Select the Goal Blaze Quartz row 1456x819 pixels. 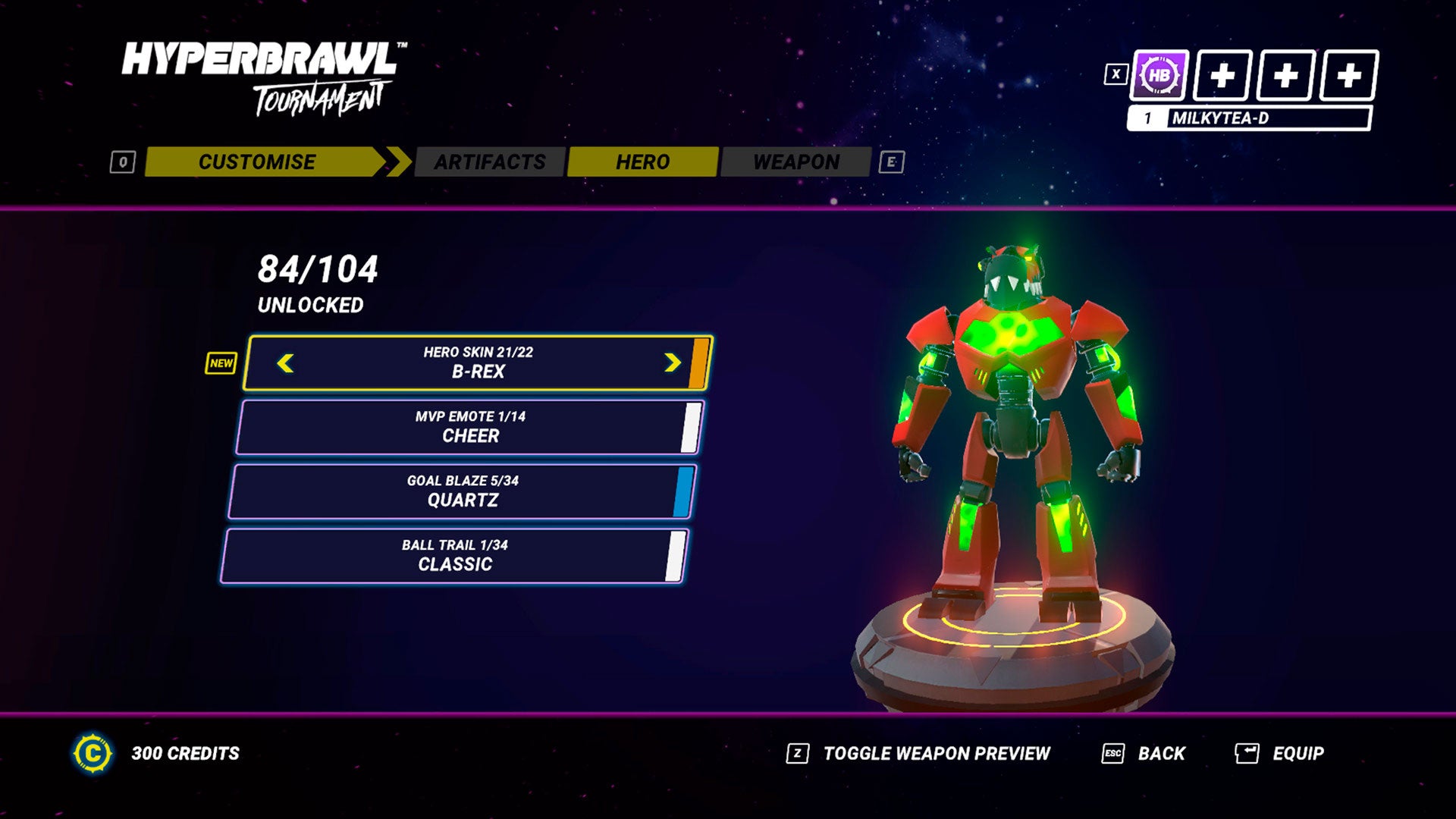coord(462,491)
